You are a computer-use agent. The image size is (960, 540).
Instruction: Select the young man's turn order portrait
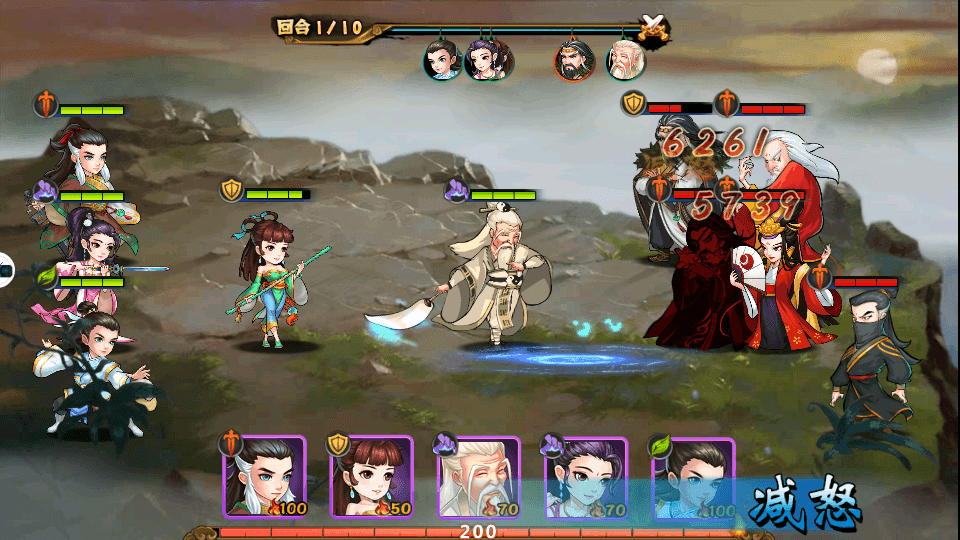(x=440, y=60)
